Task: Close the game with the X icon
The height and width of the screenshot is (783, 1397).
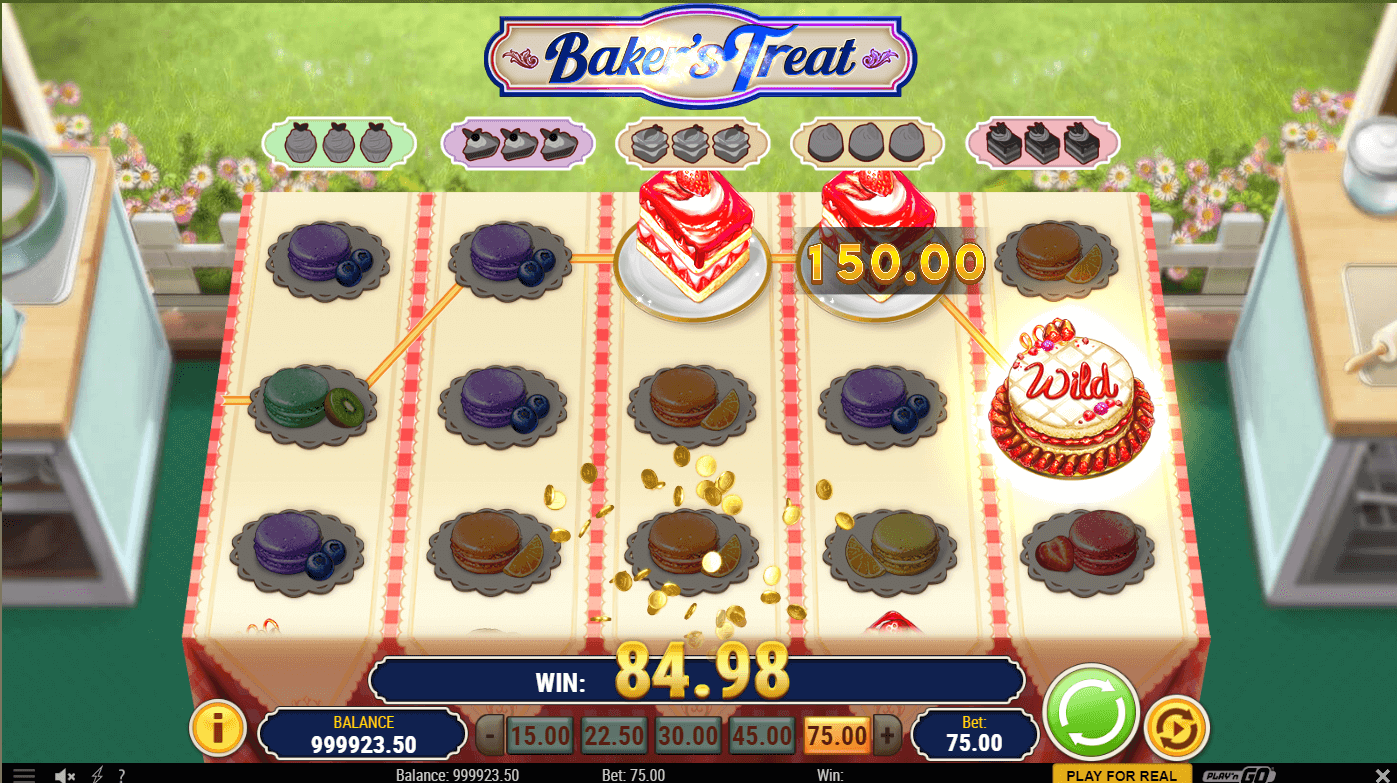Action: pos(1383,775)
